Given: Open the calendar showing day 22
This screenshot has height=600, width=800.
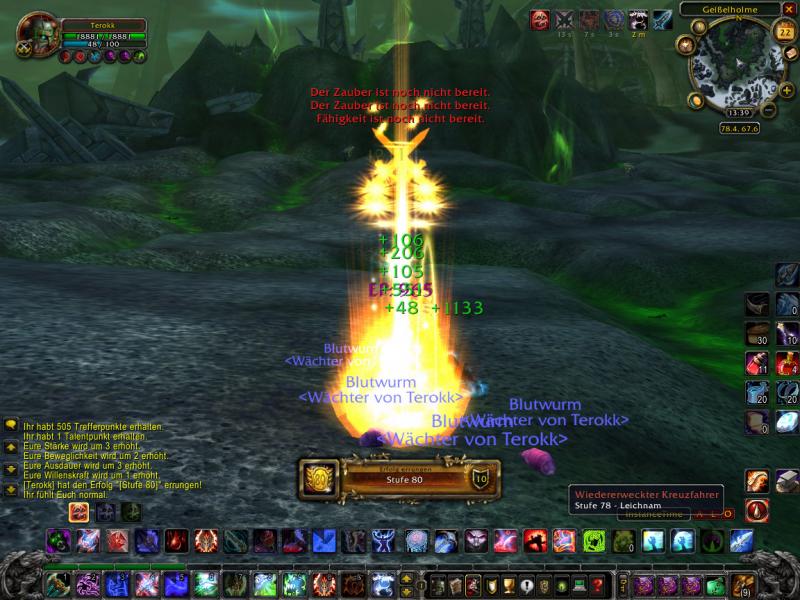Looking at the screenshot, I should [781, 32].
